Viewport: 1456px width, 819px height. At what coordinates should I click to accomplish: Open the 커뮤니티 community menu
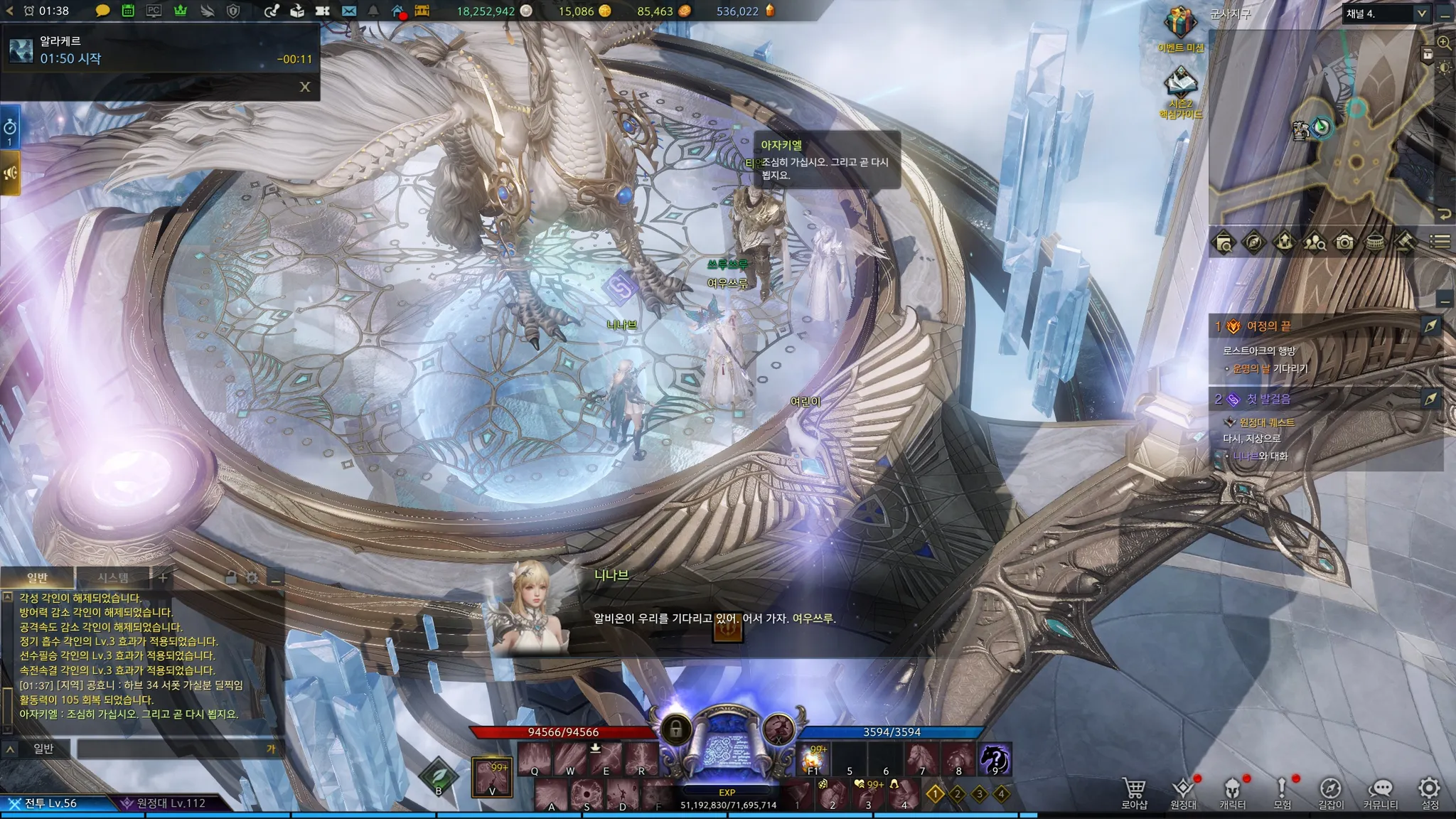tap(1380, 793)
